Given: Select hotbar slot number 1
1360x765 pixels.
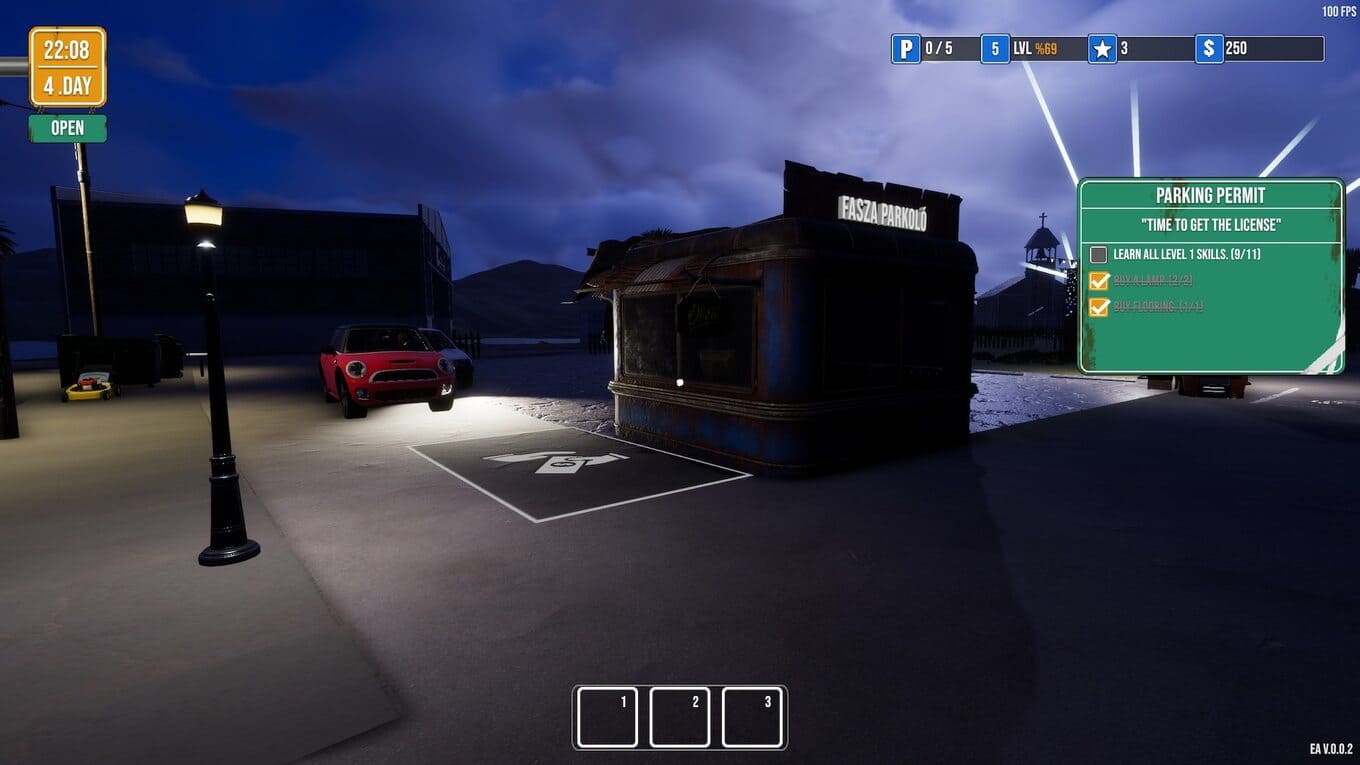Looking at the screenshot, I should click(607, 717).
